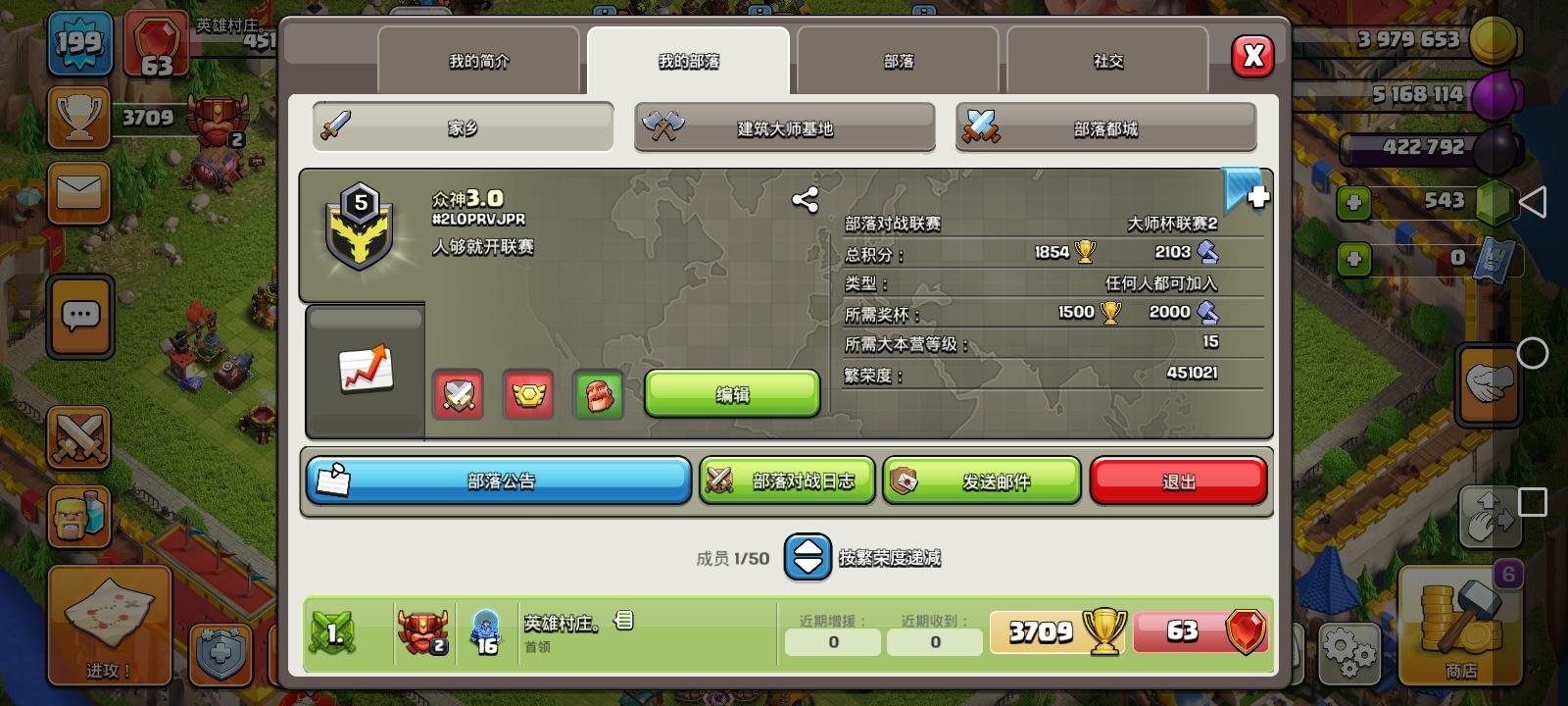The width and height of the screenshot is (1568, 706).
Task: Open the mail inbox icon on left sidebar
Action: [x=78, y=194]
